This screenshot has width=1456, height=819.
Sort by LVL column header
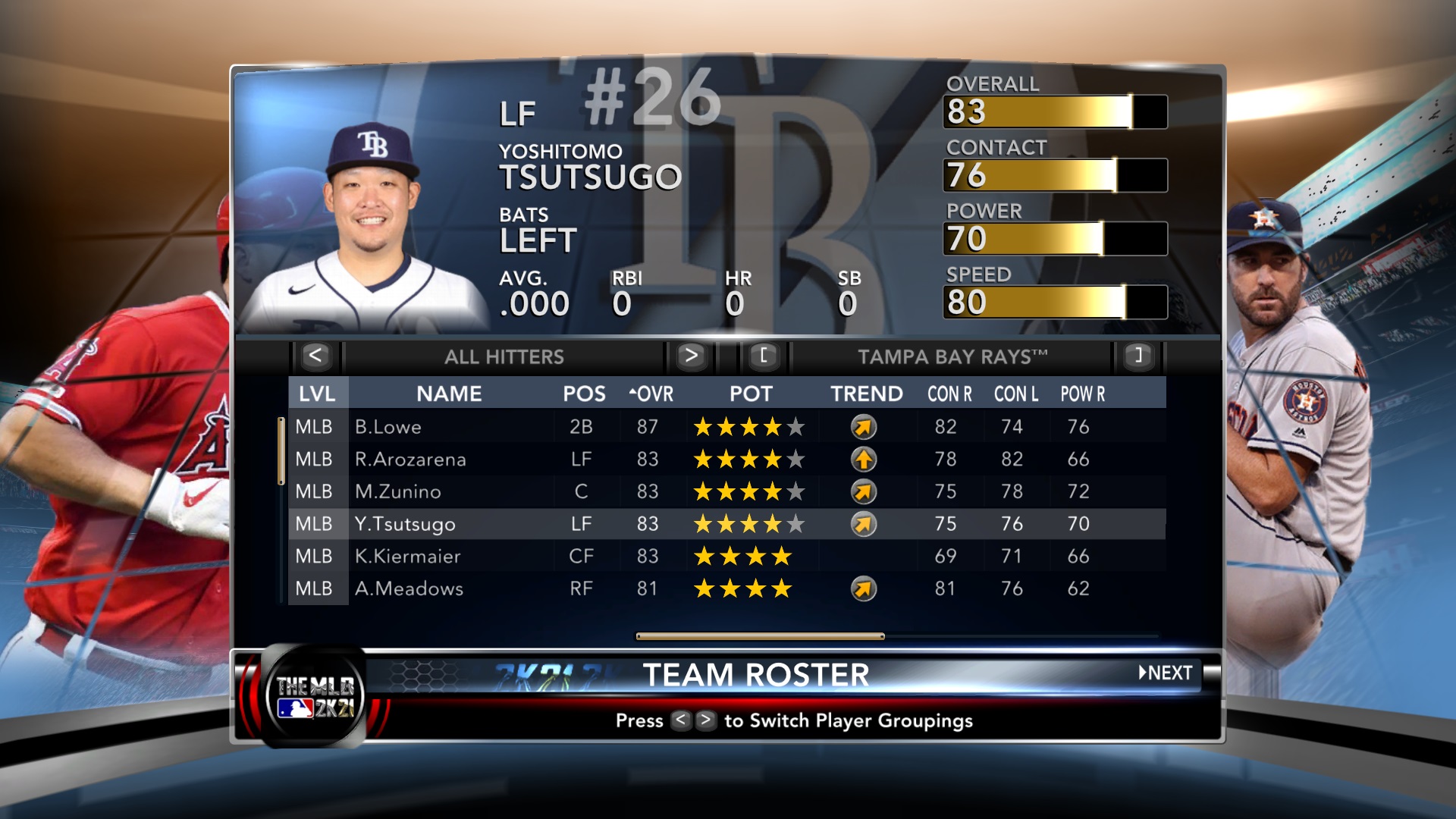[x=317, y=394]
